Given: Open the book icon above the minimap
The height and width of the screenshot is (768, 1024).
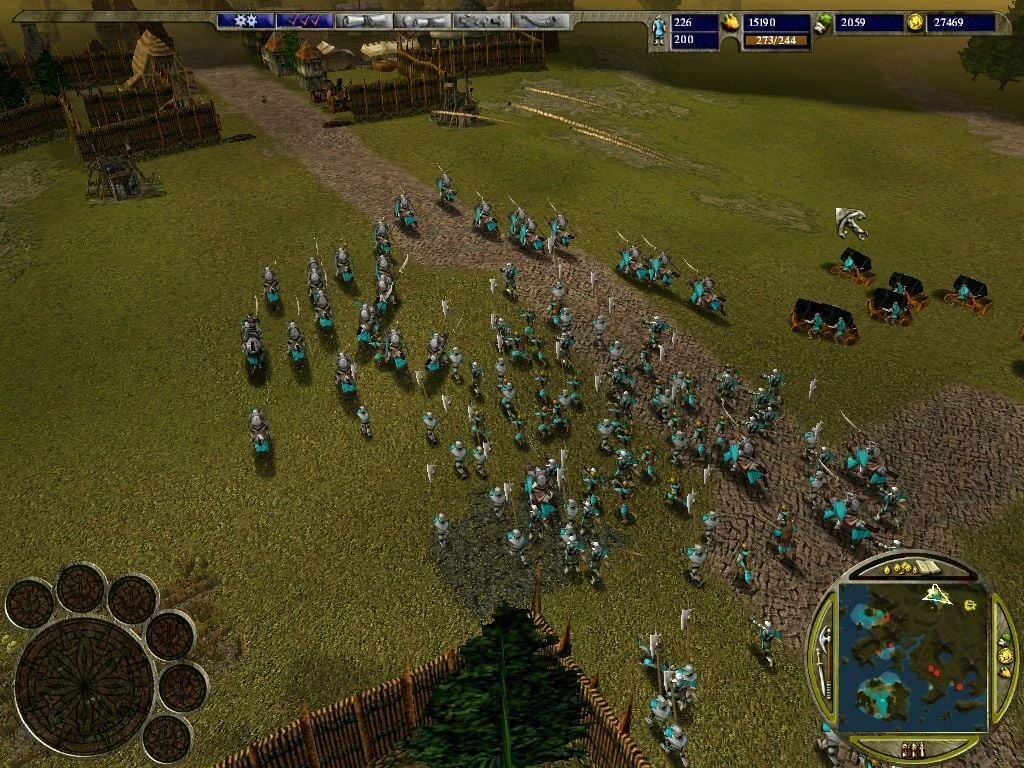Looking at the screenshot, I should tap(930, 569).
